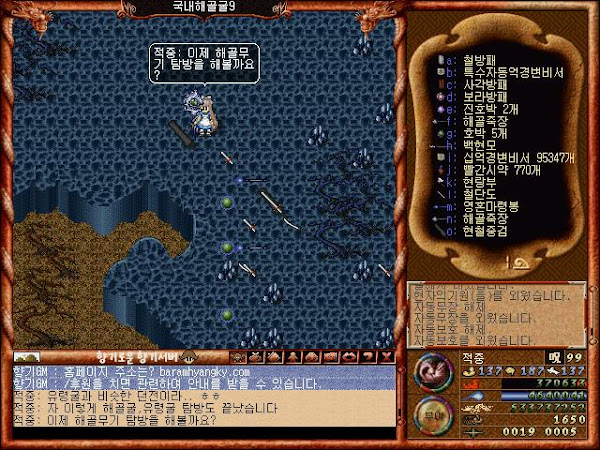This screenshot has height=450, width=600.
Task: Click the rightmost chat toolbar icon
Action: pos(387,356)
